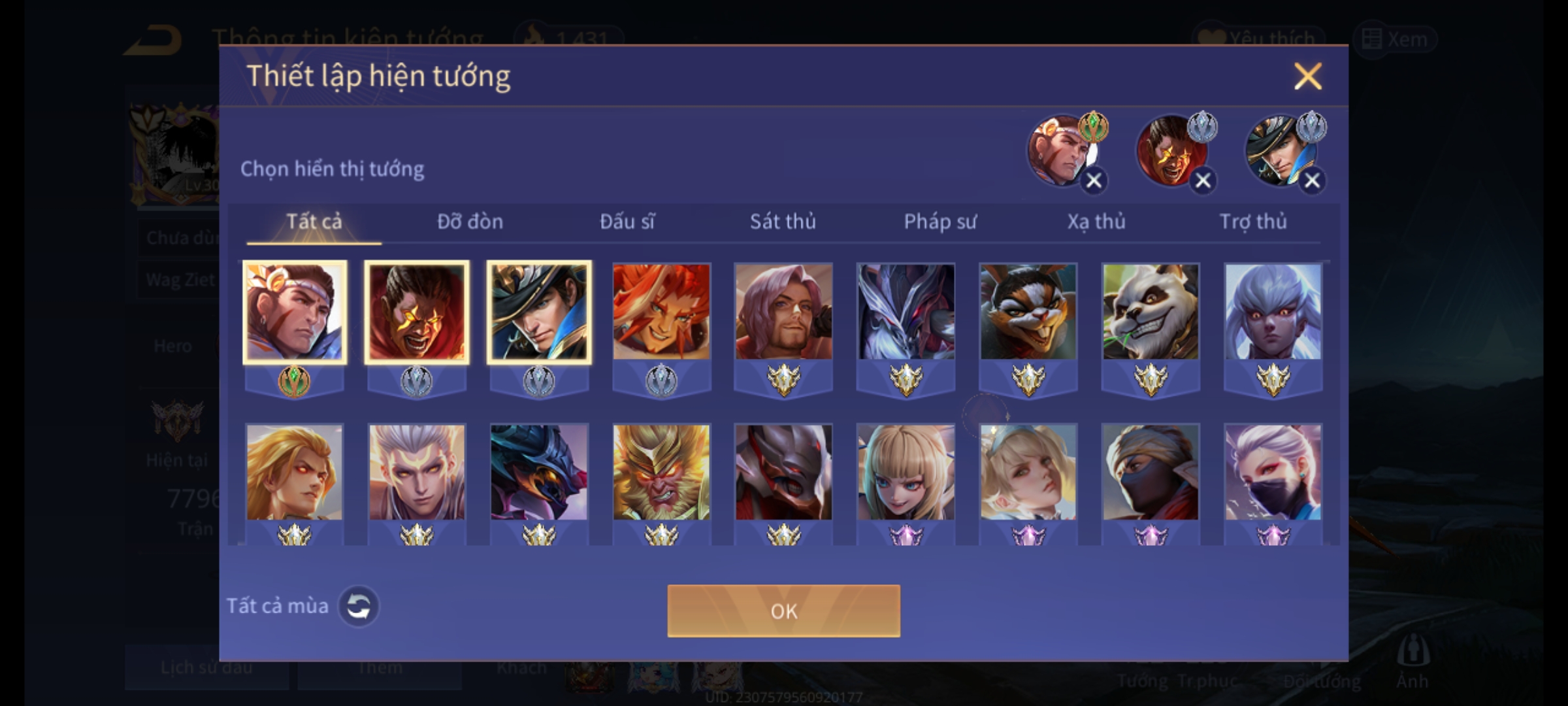This screenshot has width=1568, height=706.
Task: Close the Thiết lập hiện tướng dialog
Action: tap(1307, 76)
